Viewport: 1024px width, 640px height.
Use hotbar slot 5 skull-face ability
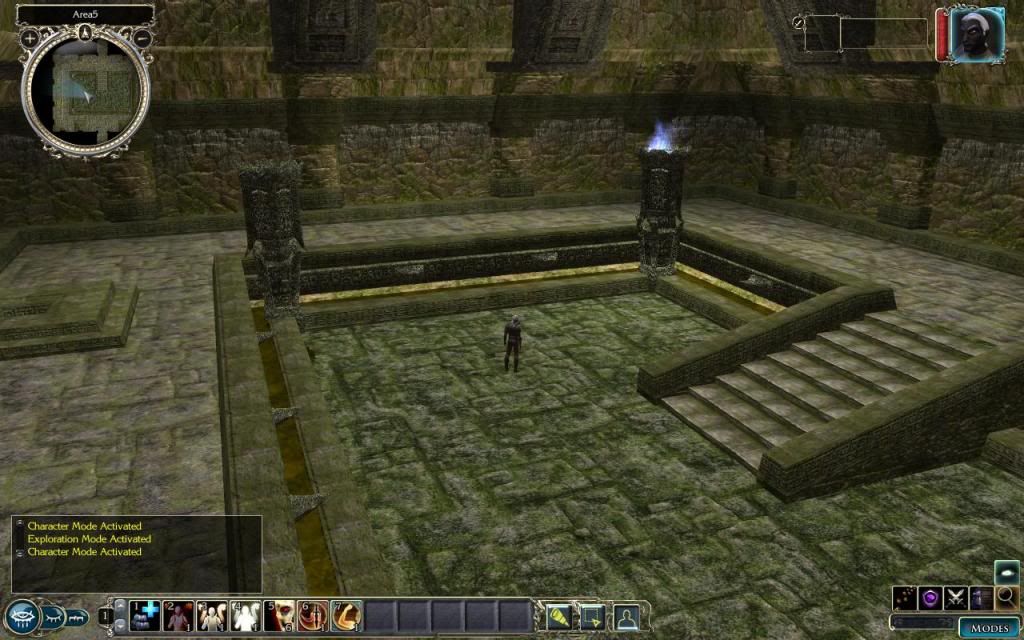(281, 616)
